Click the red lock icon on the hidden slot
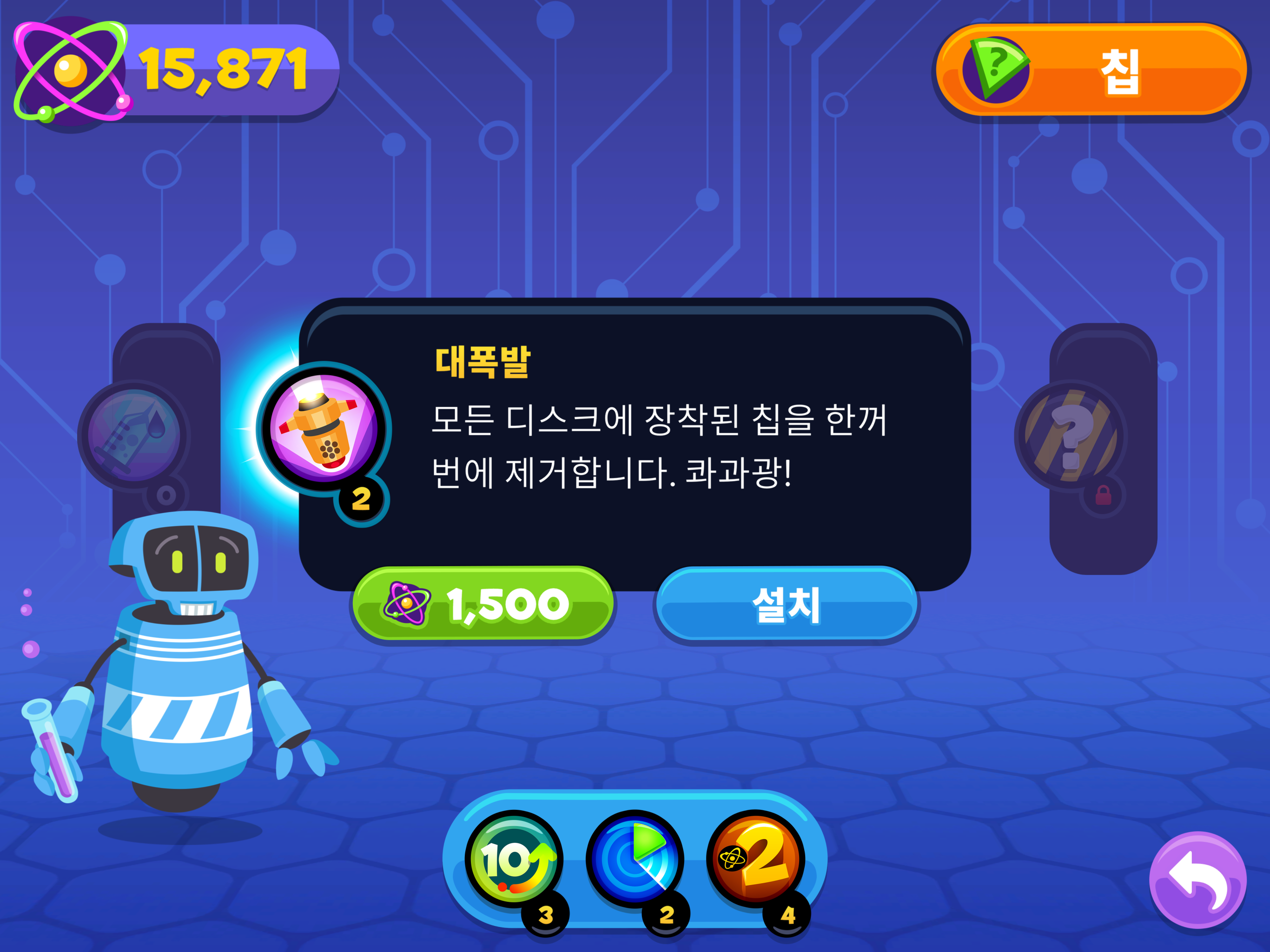Viewport: 1270px width, 952px height. pyautogui.click(x=1104, y=496)
